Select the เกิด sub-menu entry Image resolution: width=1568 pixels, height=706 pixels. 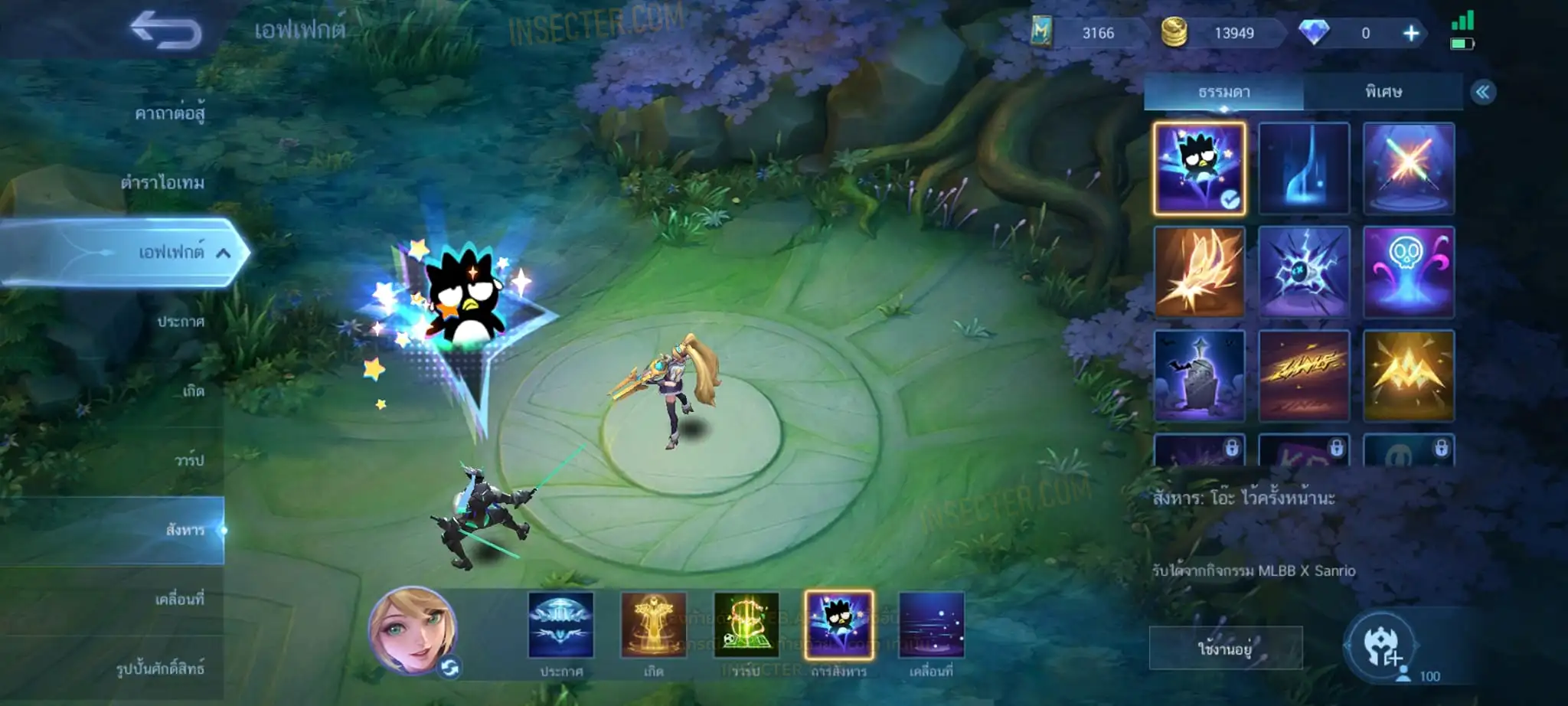coord(193,391)
